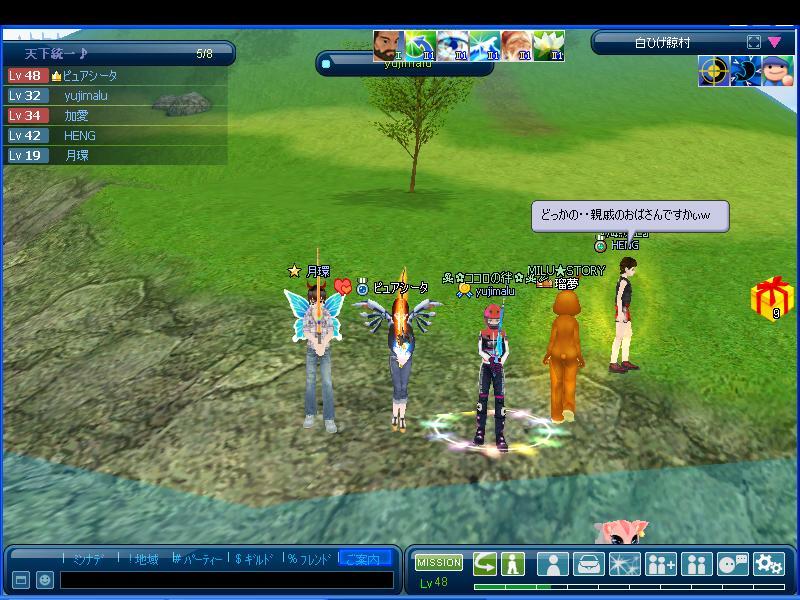The height and width of the screenshot is (600, 800).
Task: Toggle the fullscreen map button
Action: tap(753, 43)
